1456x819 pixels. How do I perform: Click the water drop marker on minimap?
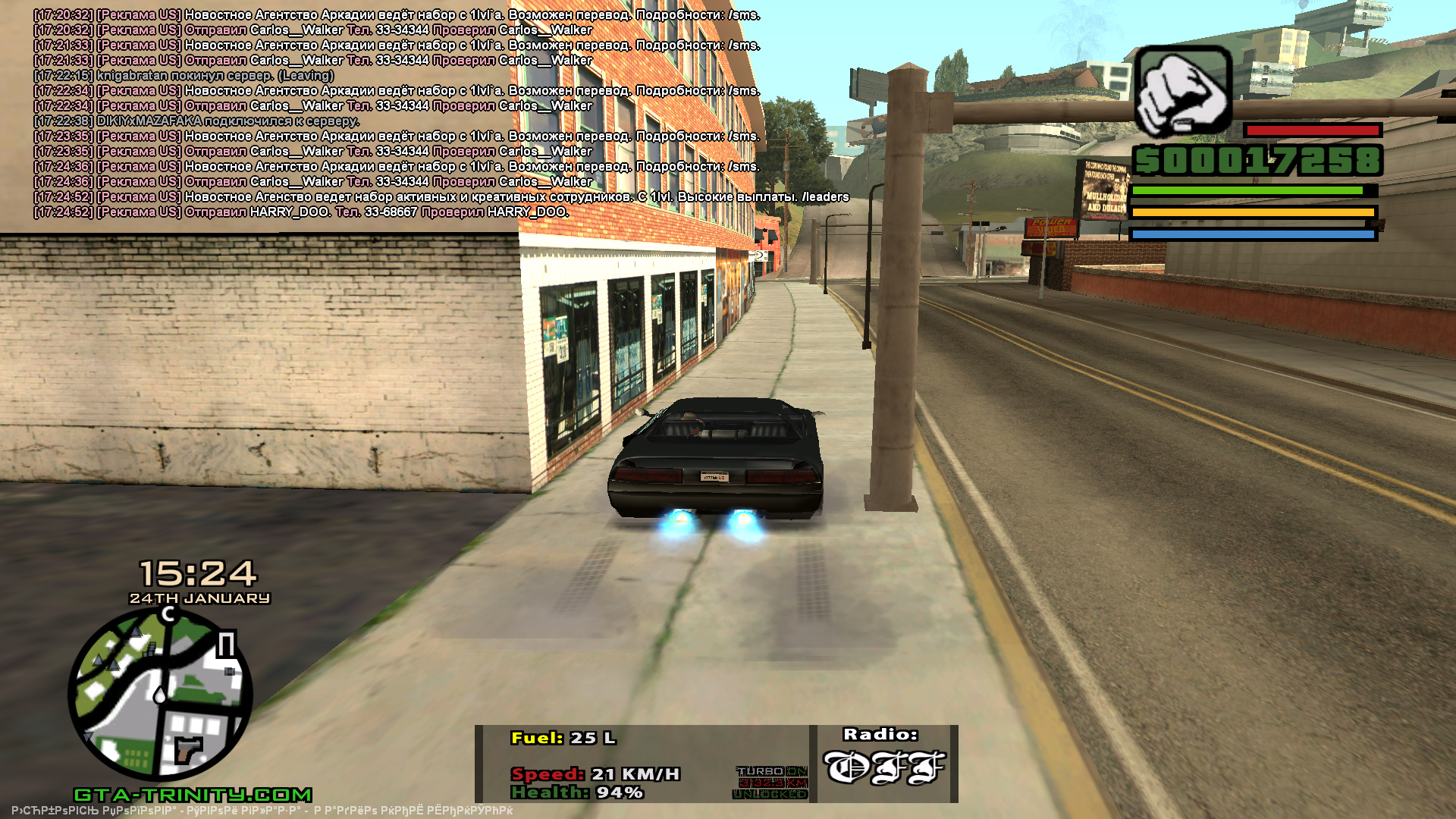pos(159,694)
